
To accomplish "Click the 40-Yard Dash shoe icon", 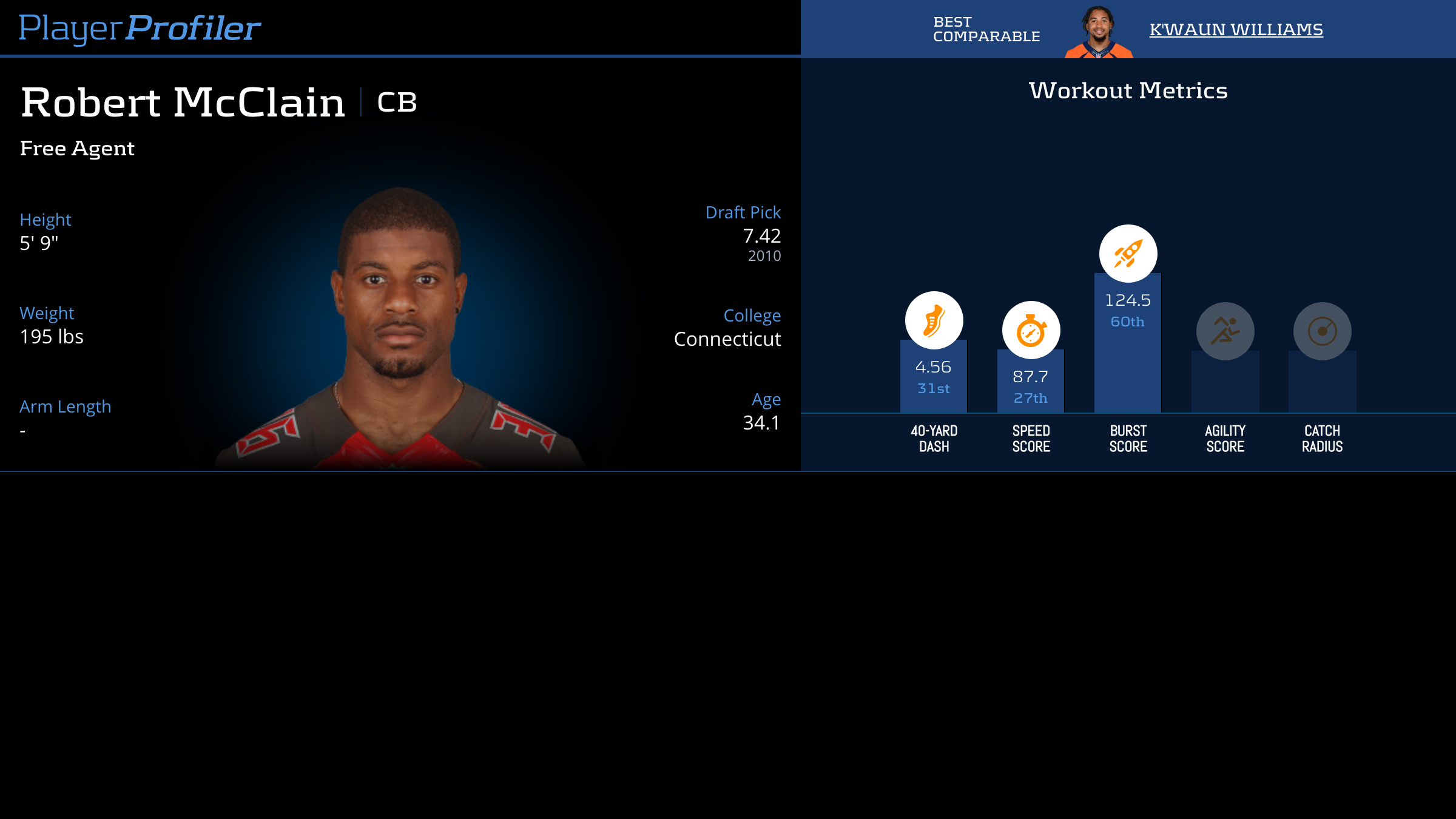I will [934, 320].
